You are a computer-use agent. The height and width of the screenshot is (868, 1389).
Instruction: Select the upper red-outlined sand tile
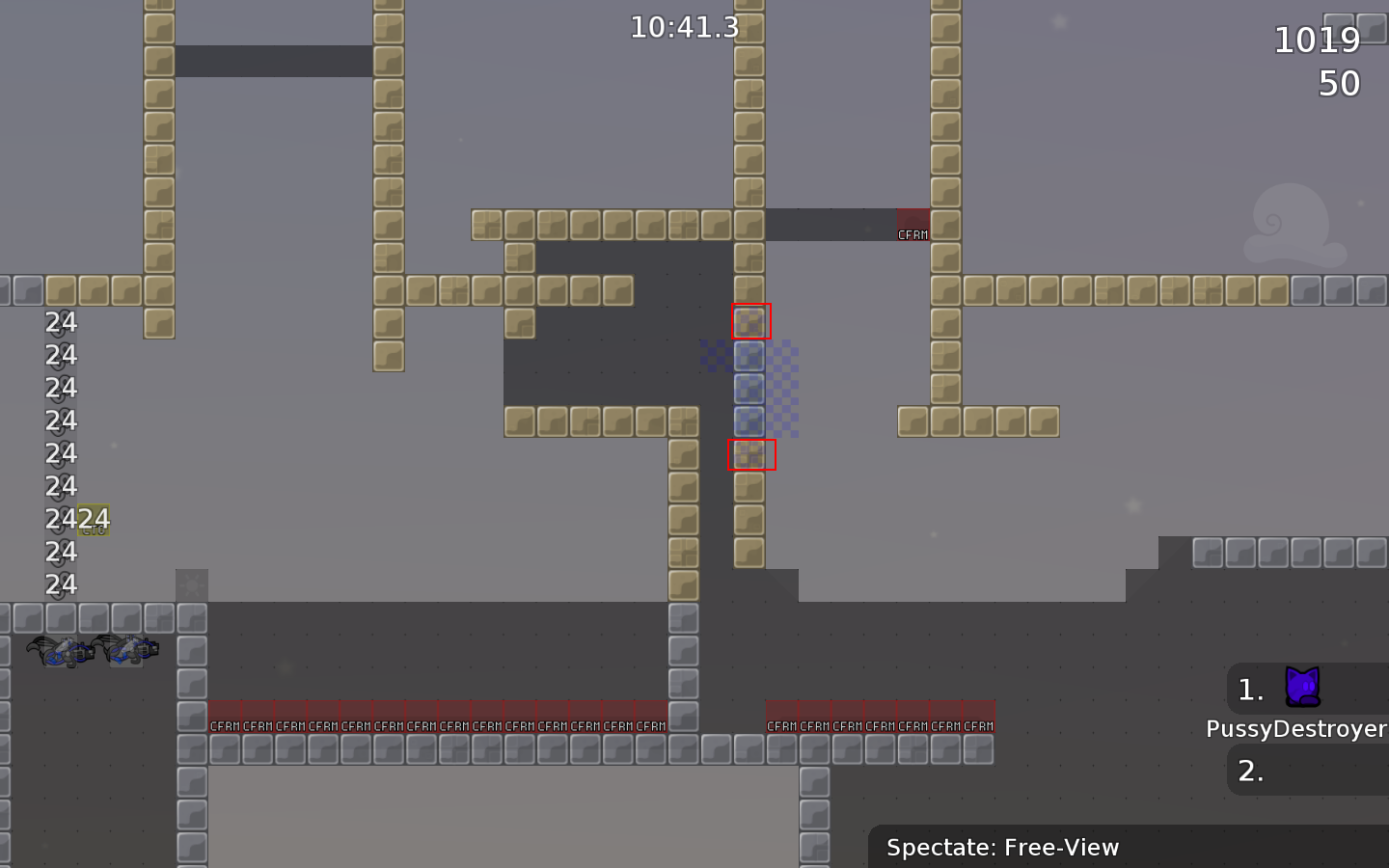pos(750,323)
